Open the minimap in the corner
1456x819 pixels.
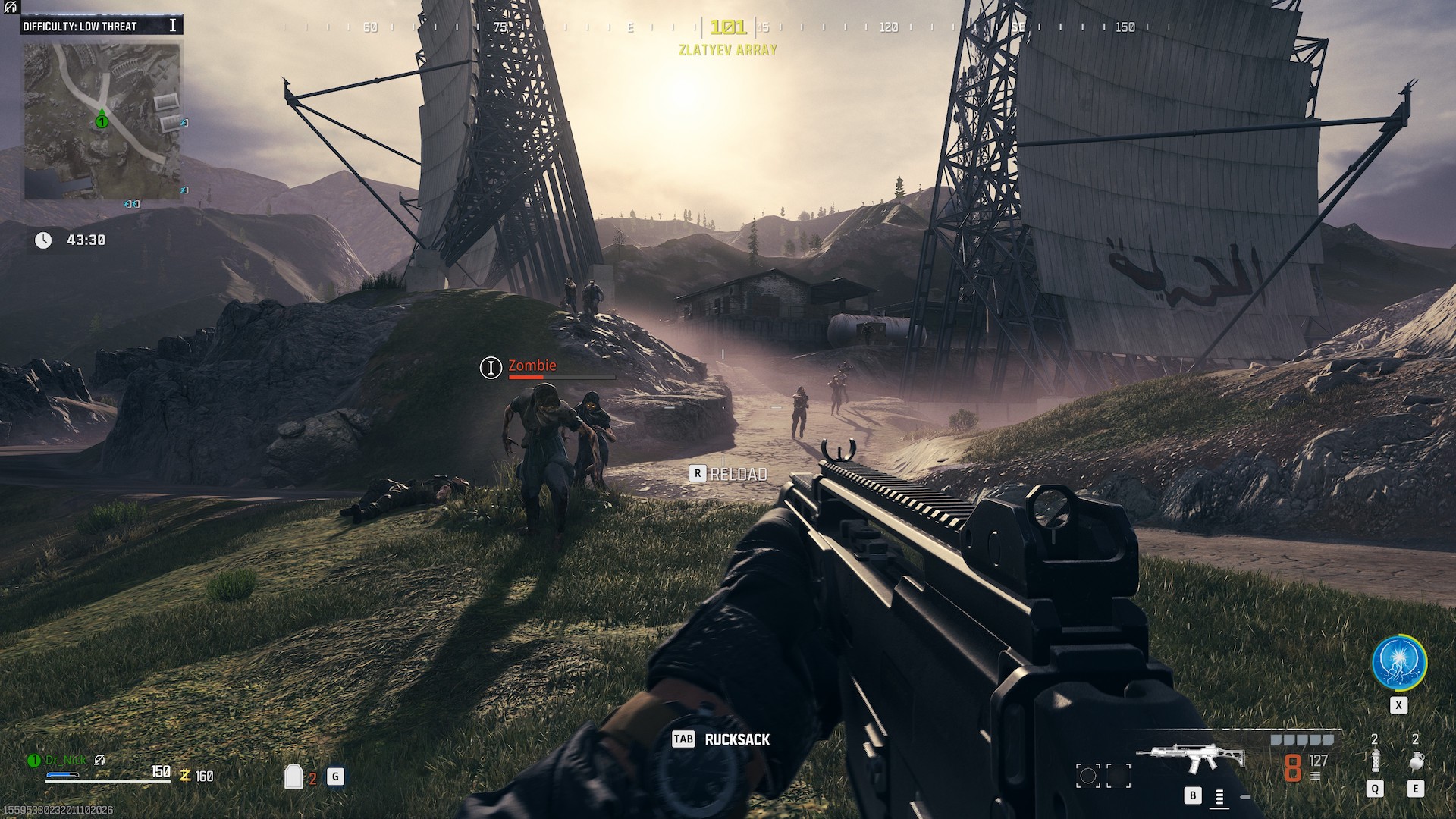pos(102,121)
